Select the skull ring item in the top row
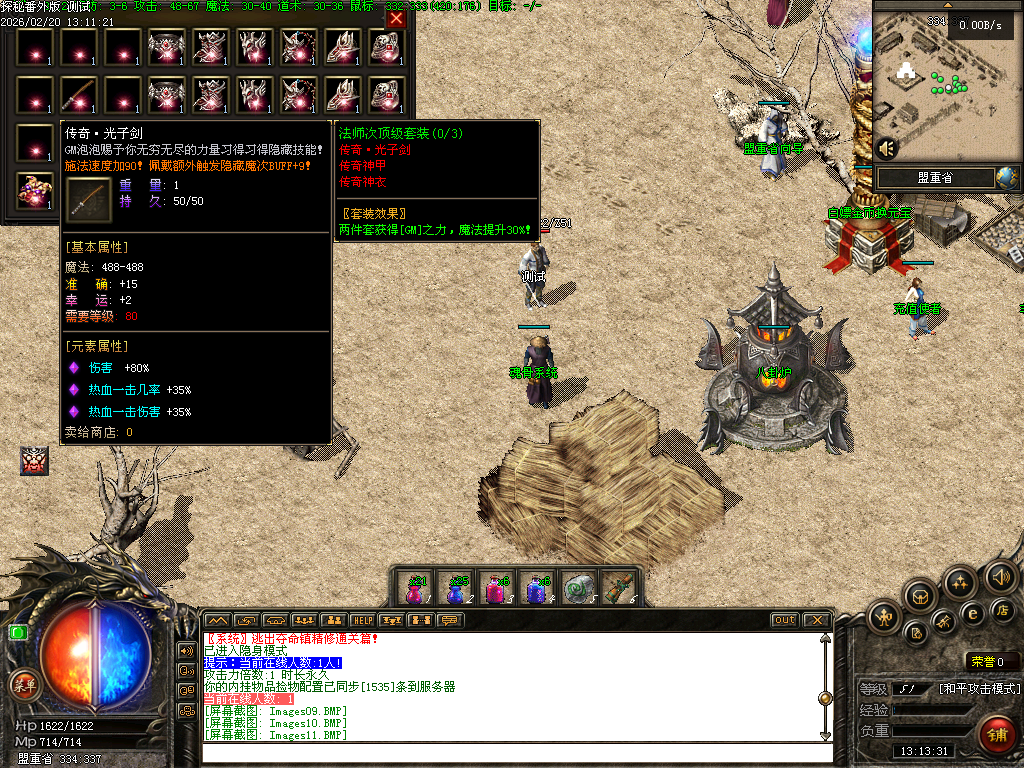This screenshot has width=1024, height=768. click(x=386, y=48)
